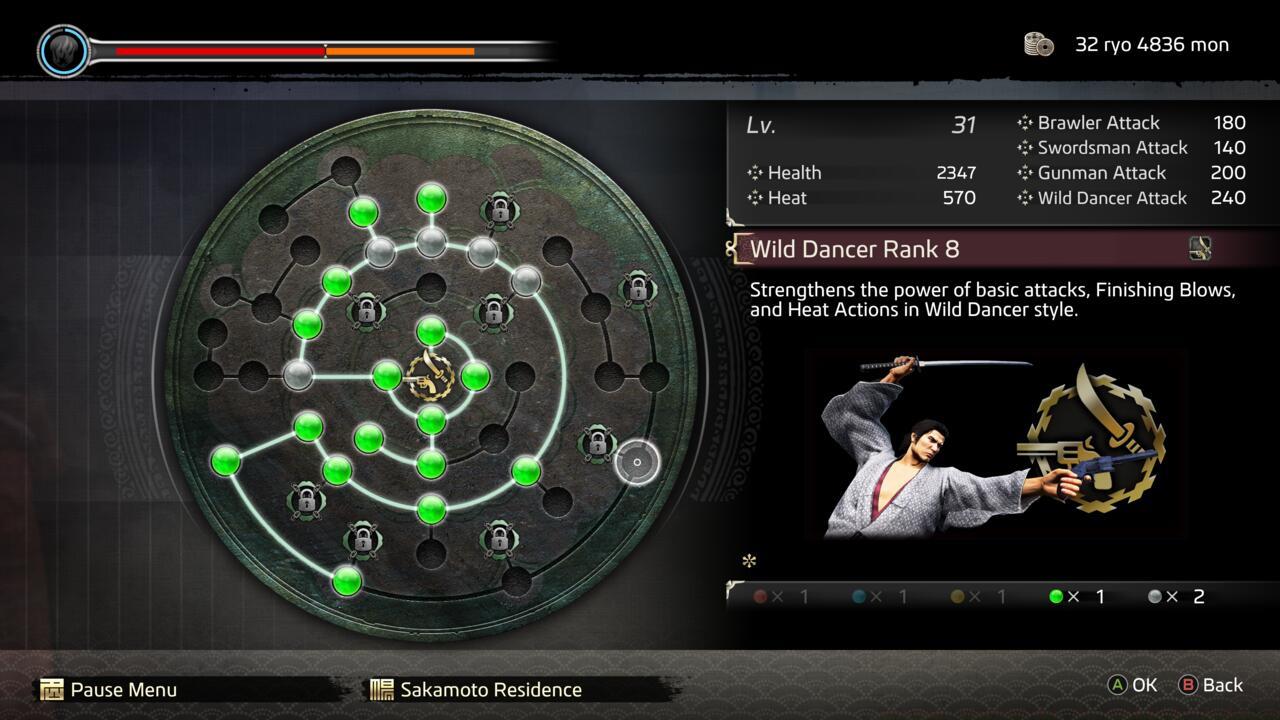Screen dimensions: 1280x720
Task: Click the red soul orb counter at panel bottom
Action: (x=762, y=596)
